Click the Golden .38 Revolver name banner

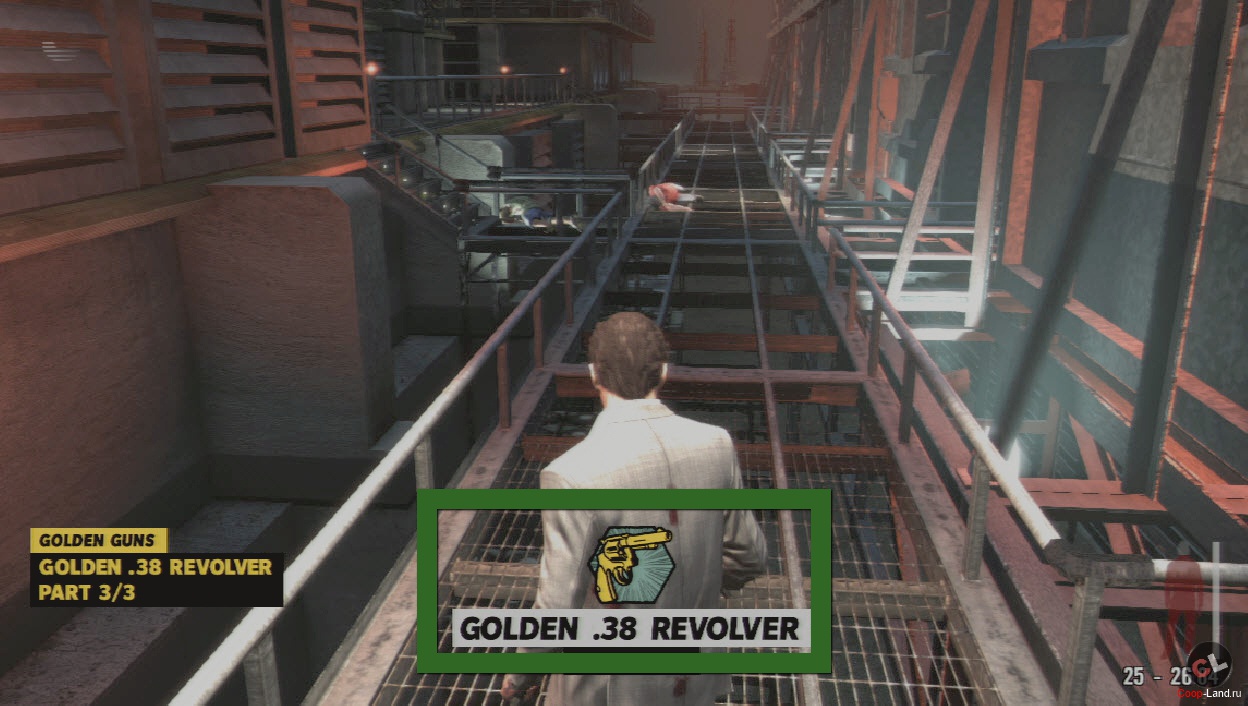point(630,629)
